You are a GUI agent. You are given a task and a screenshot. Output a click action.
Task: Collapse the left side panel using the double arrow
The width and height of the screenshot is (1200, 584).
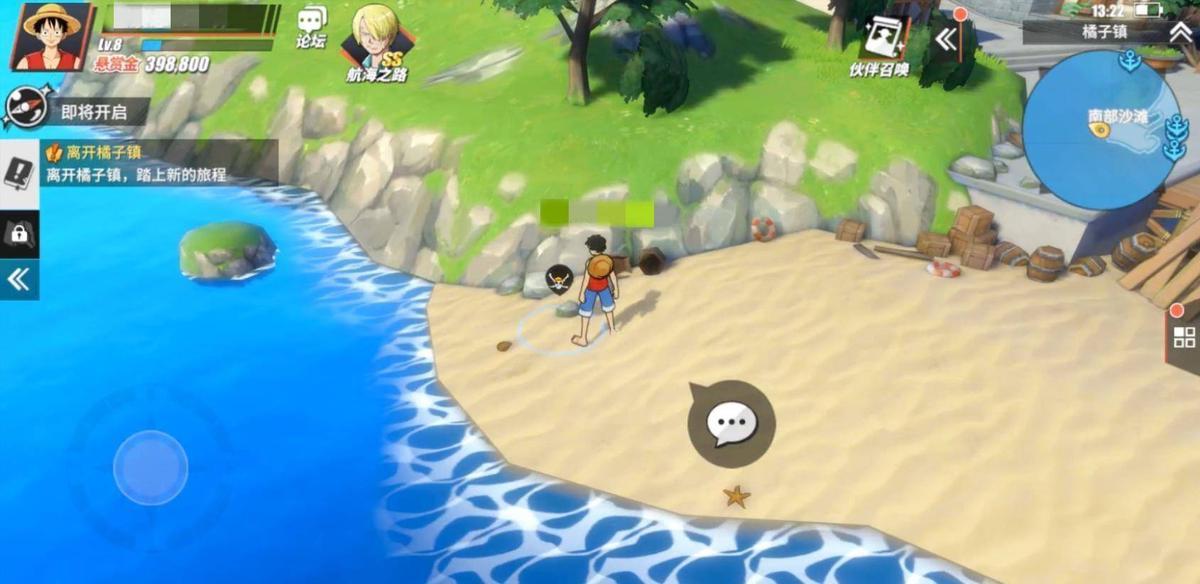pyautogui.click(x=19, y=279)
